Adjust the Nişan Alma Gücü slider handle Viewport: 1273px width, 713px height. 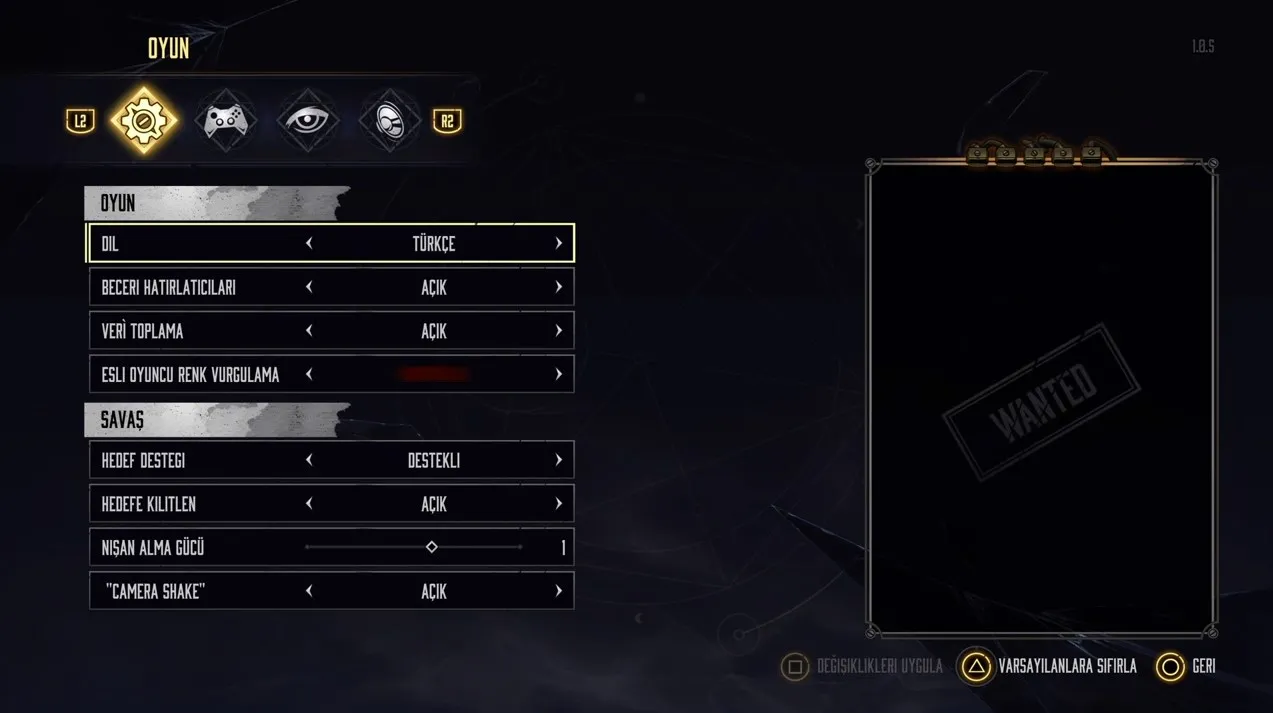coord(432,548)
